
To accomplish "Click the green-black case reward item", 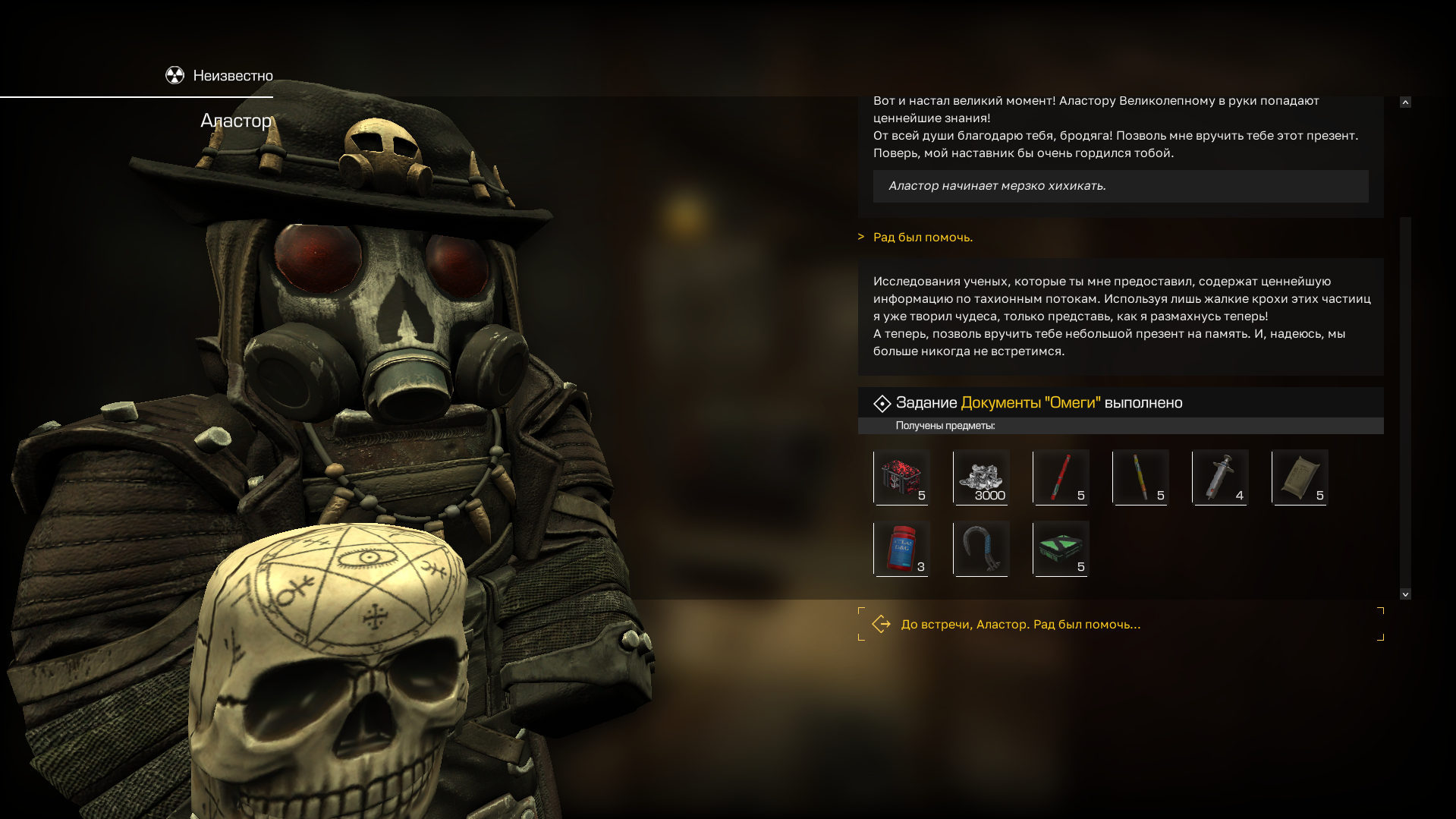I will tap(1061, 548).
